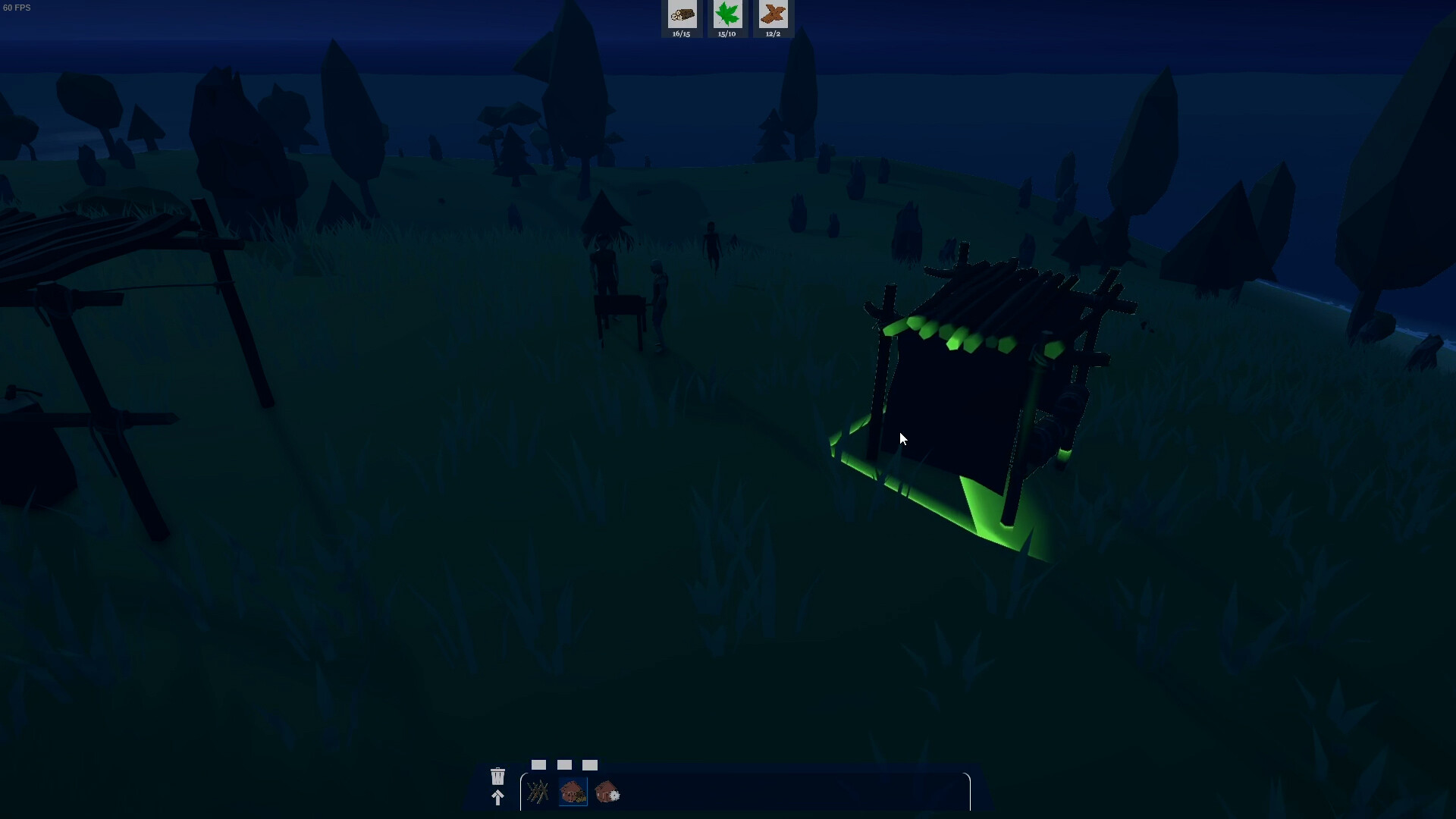This screenshot has width=1456, height=819.
Task: Toggle selection of the highlighted shelter slot
Action: tap(573, 792)
